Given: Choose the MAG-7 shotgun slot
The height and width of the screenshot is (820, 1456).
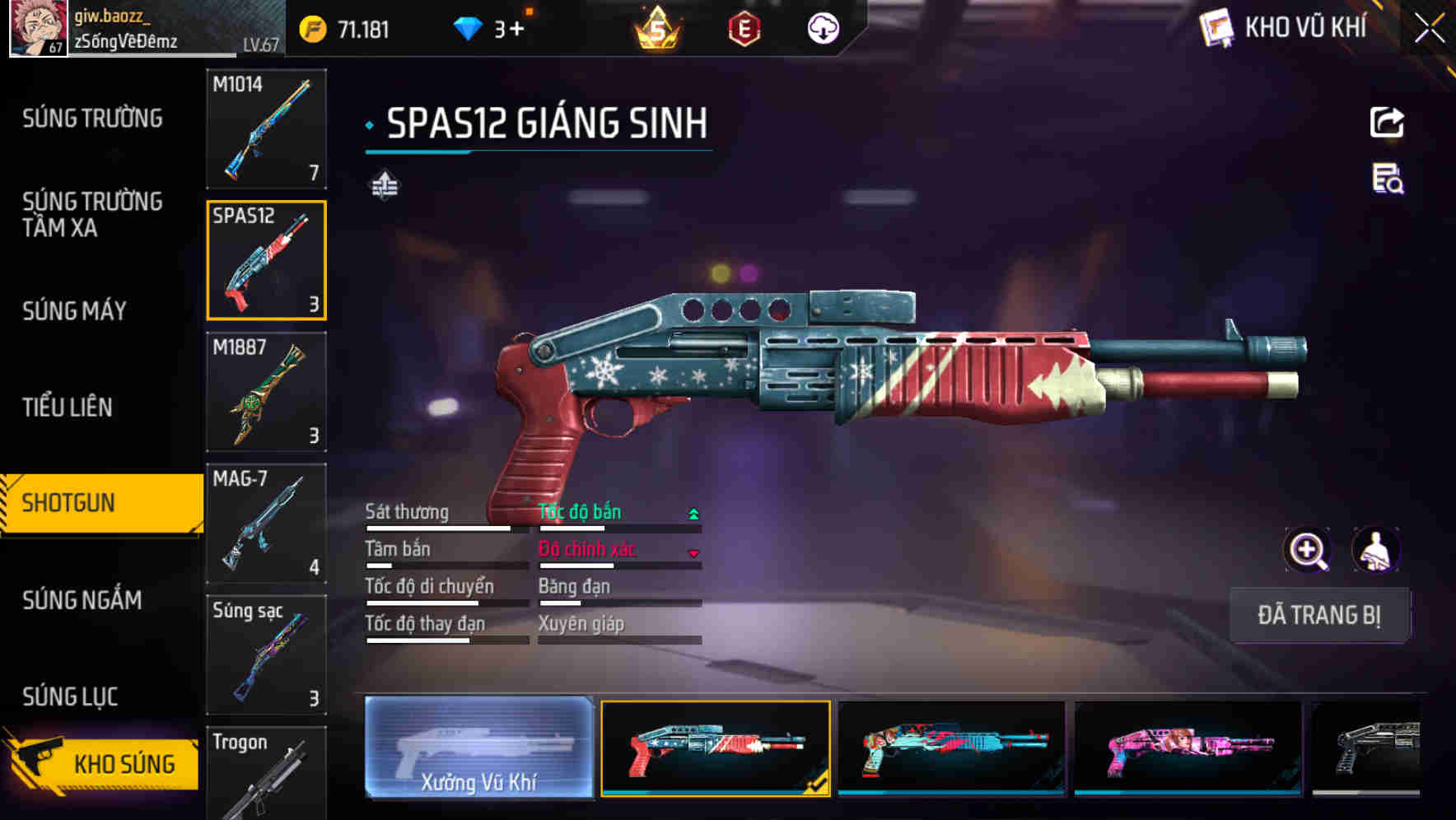Looking at the screenshot, I should 266,524.
